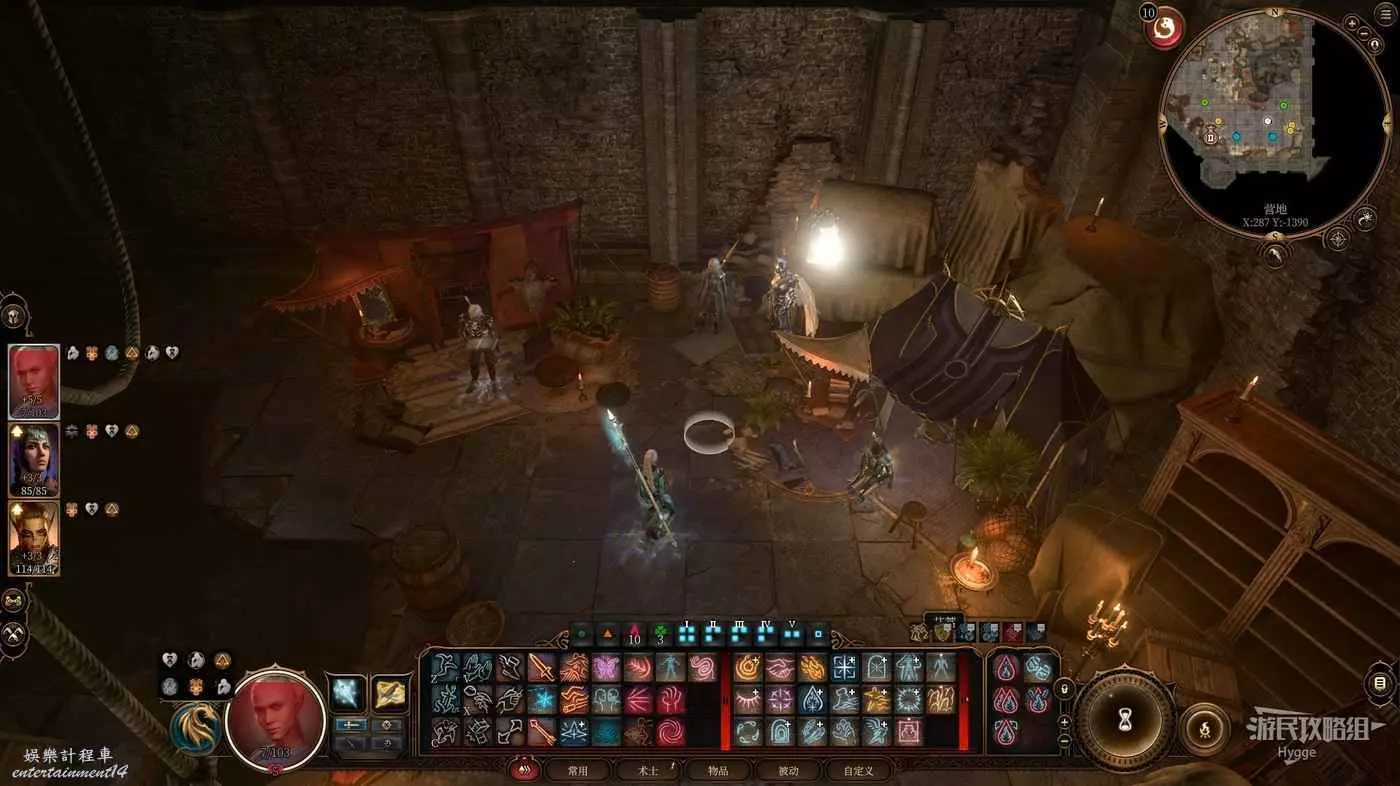Cast the pink butterfly spell icon
Image resolution: width=1400 pixels, height=786 pixels.
606,667
